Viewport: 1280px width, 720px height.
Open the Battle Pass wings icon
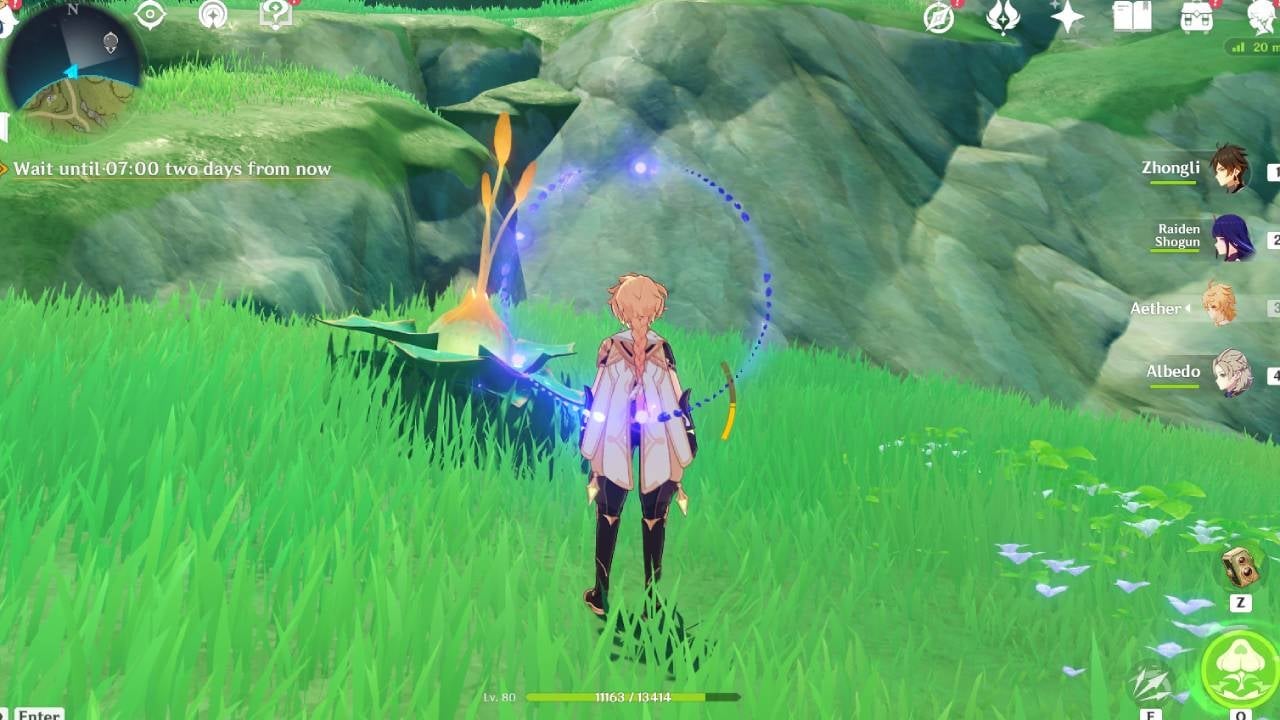pos(1005,17)
